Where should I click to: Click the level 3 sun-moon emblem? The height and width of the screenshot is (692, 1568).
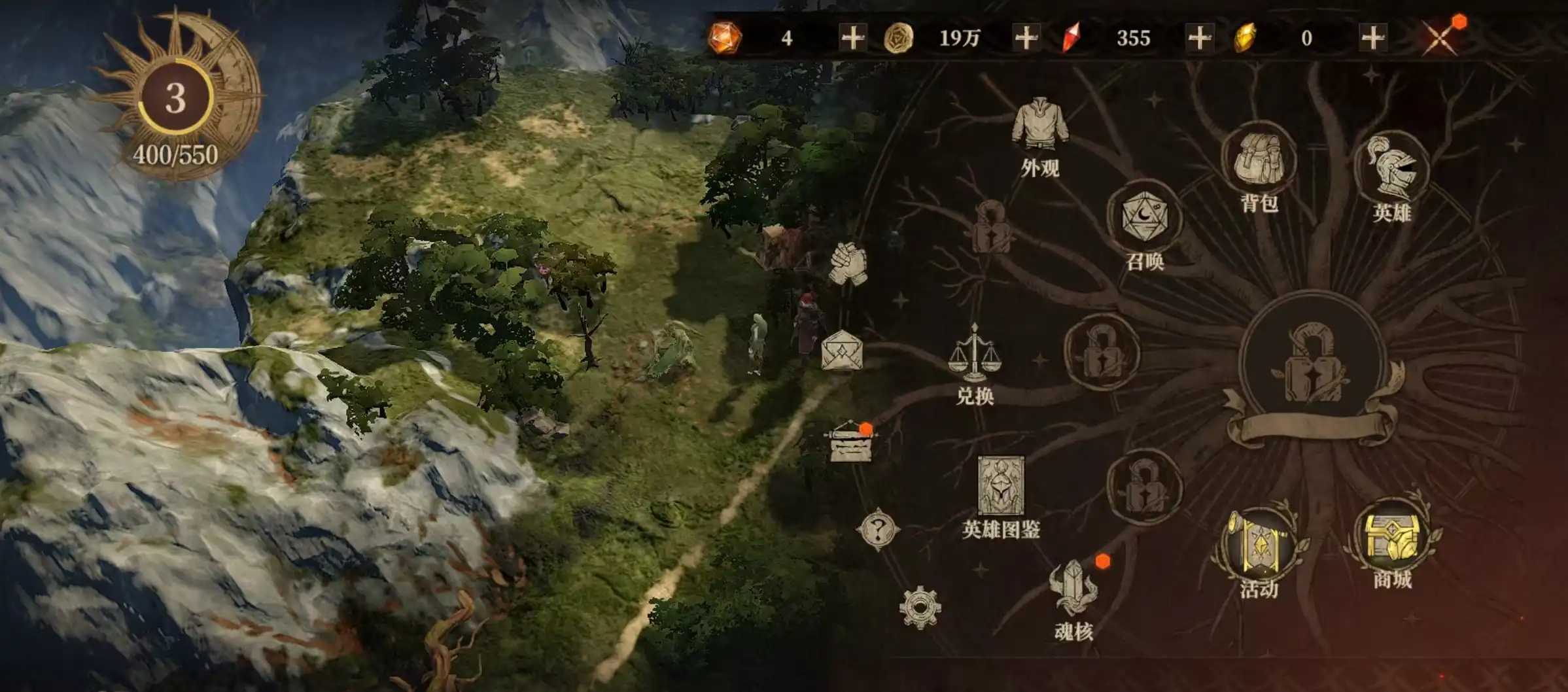[x=175, y=98]
